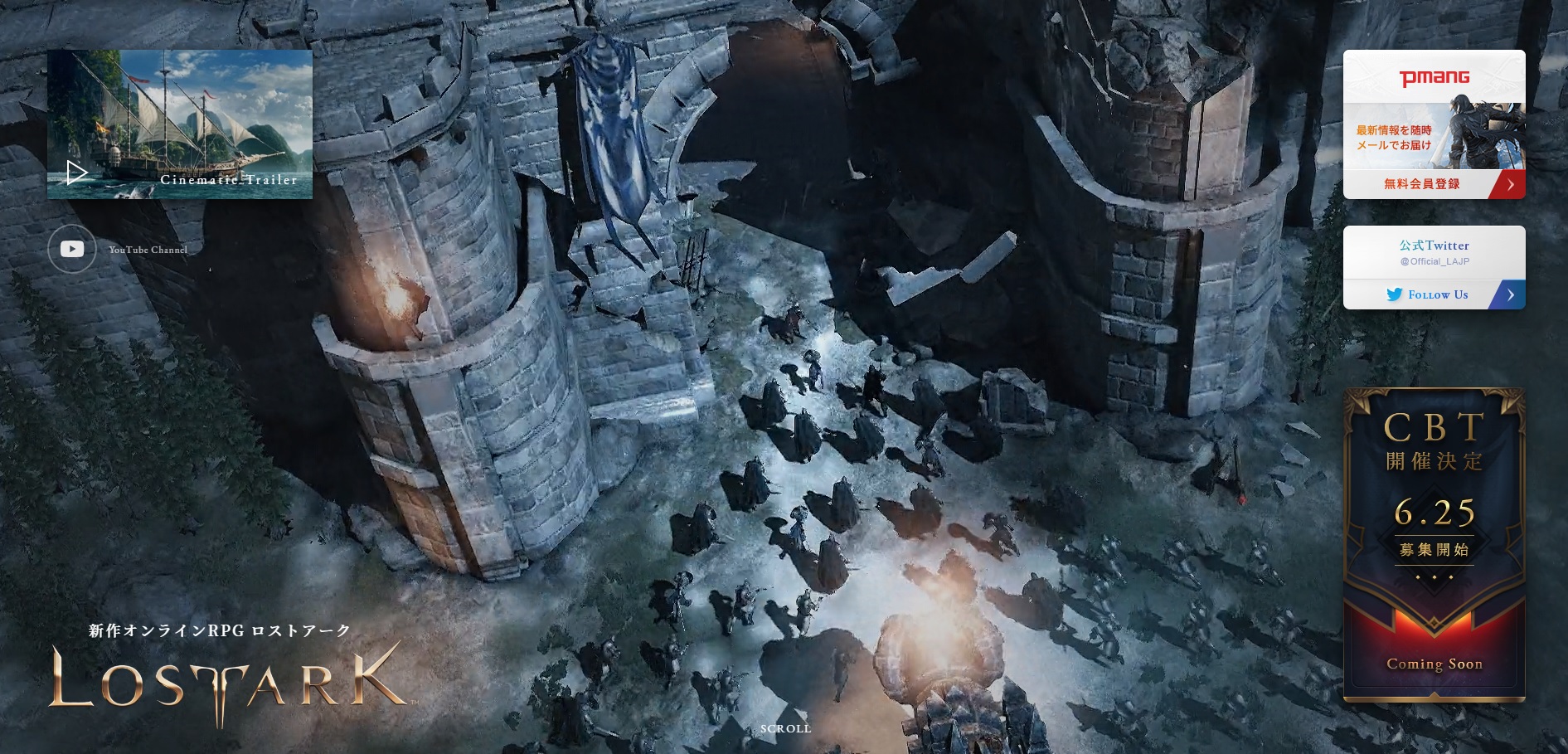Screen dimensions: 1568x754
Task: Click the blue chevron next to Follow Us
Action: click(x=1512, y=294)
